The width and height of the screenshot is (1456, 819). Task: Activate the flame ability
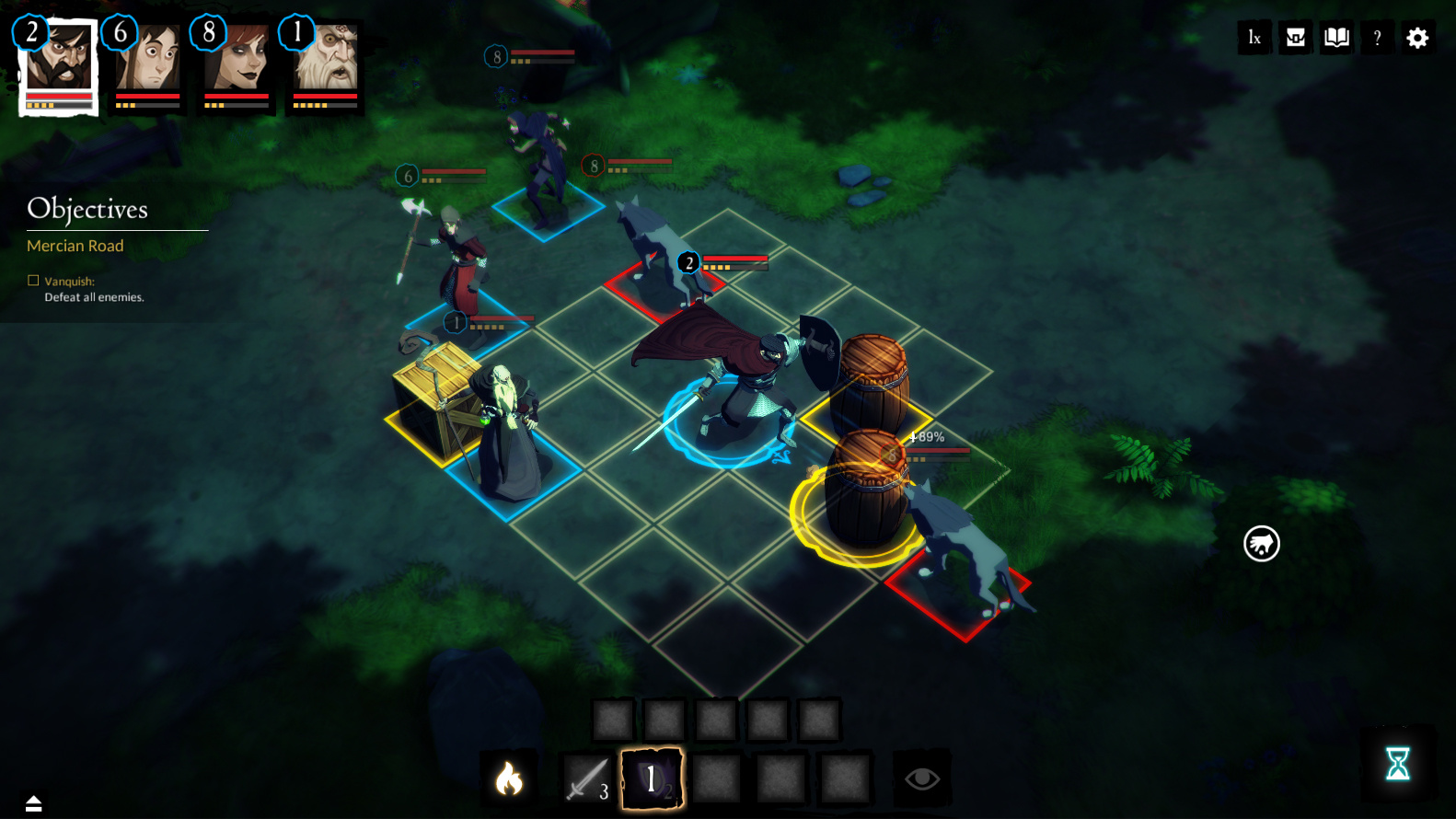click(x=509, y=779)
